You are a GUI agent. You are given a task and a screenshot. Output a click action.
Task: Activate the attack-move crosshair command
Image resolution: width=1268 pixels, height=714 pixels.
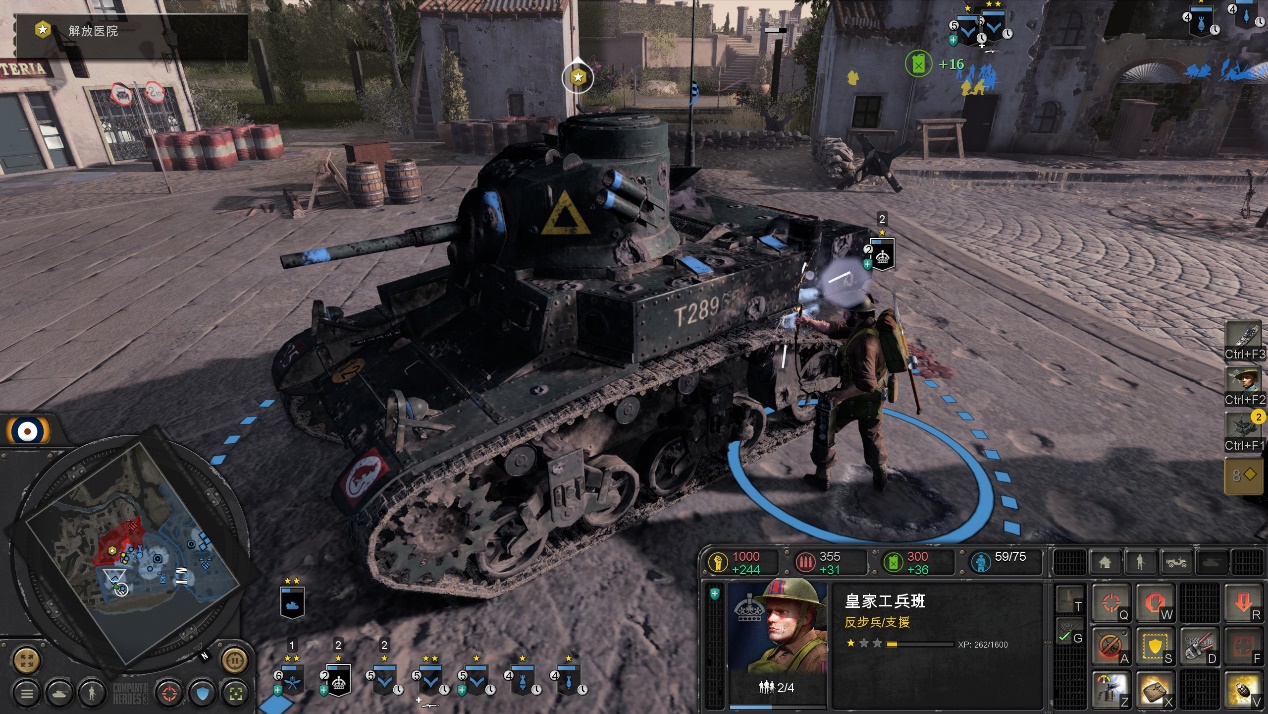click(x=1109, y=603)
